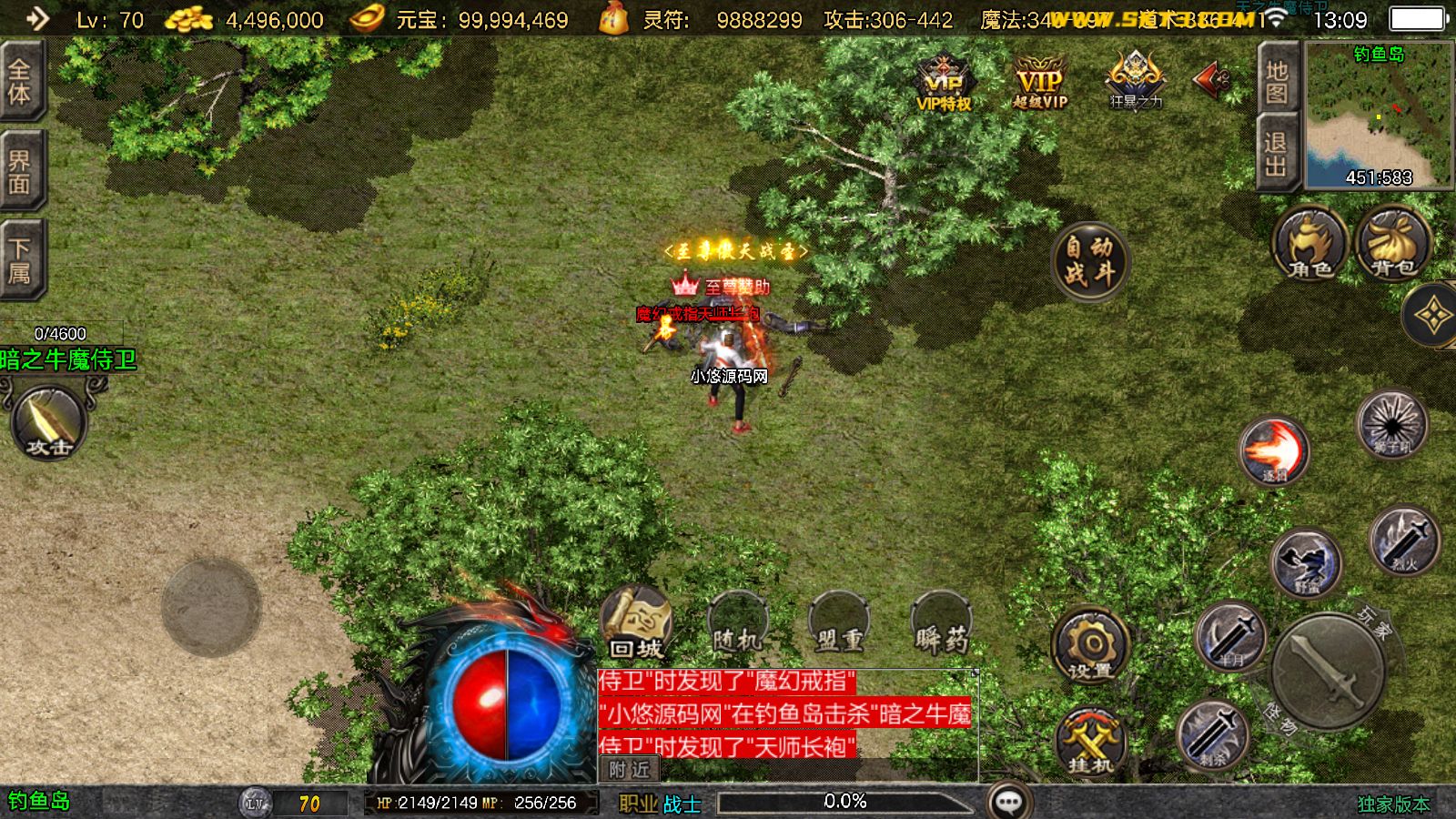
Task: Open the 超级VIP menu
Action: [1039, 82]
